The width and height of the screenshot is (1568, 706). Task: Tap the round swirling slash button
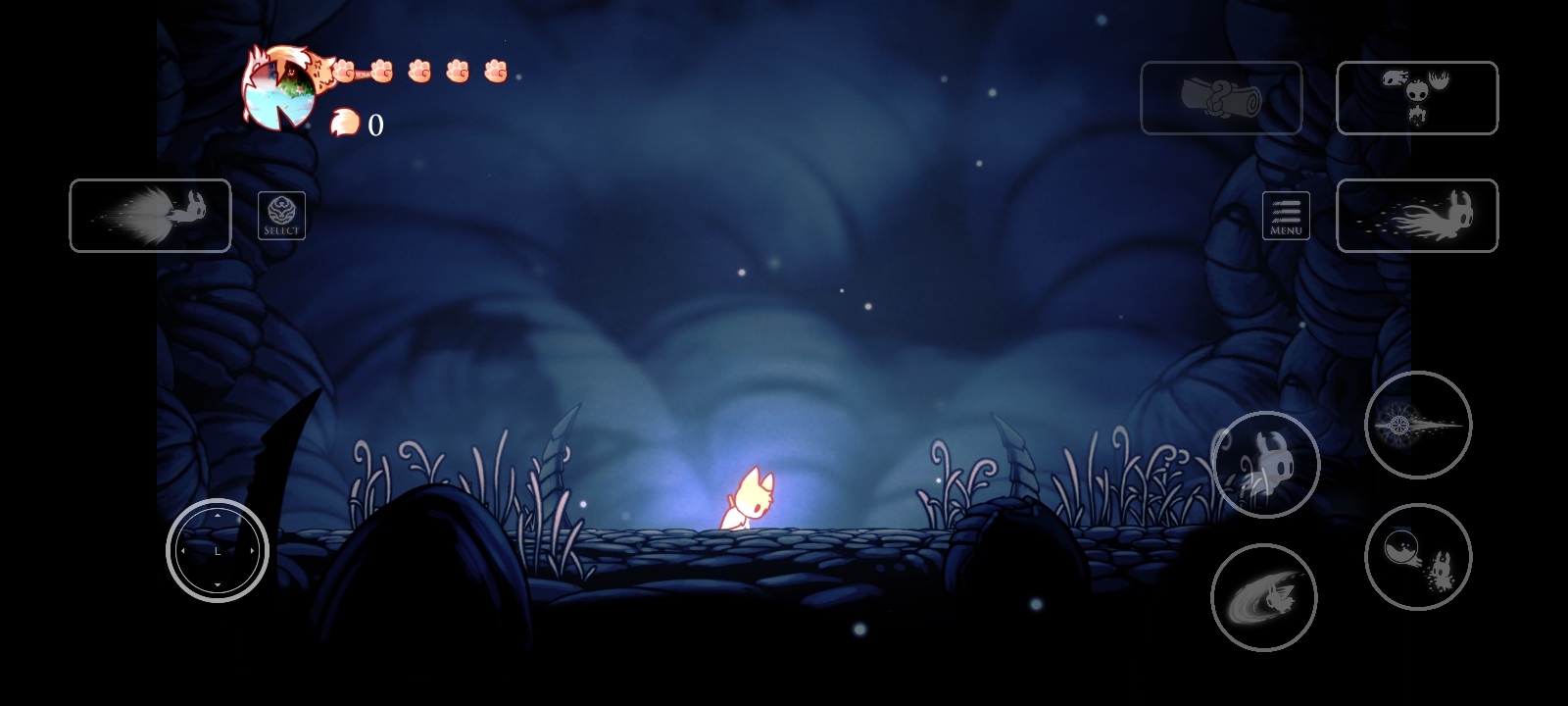click(1264, 597)
